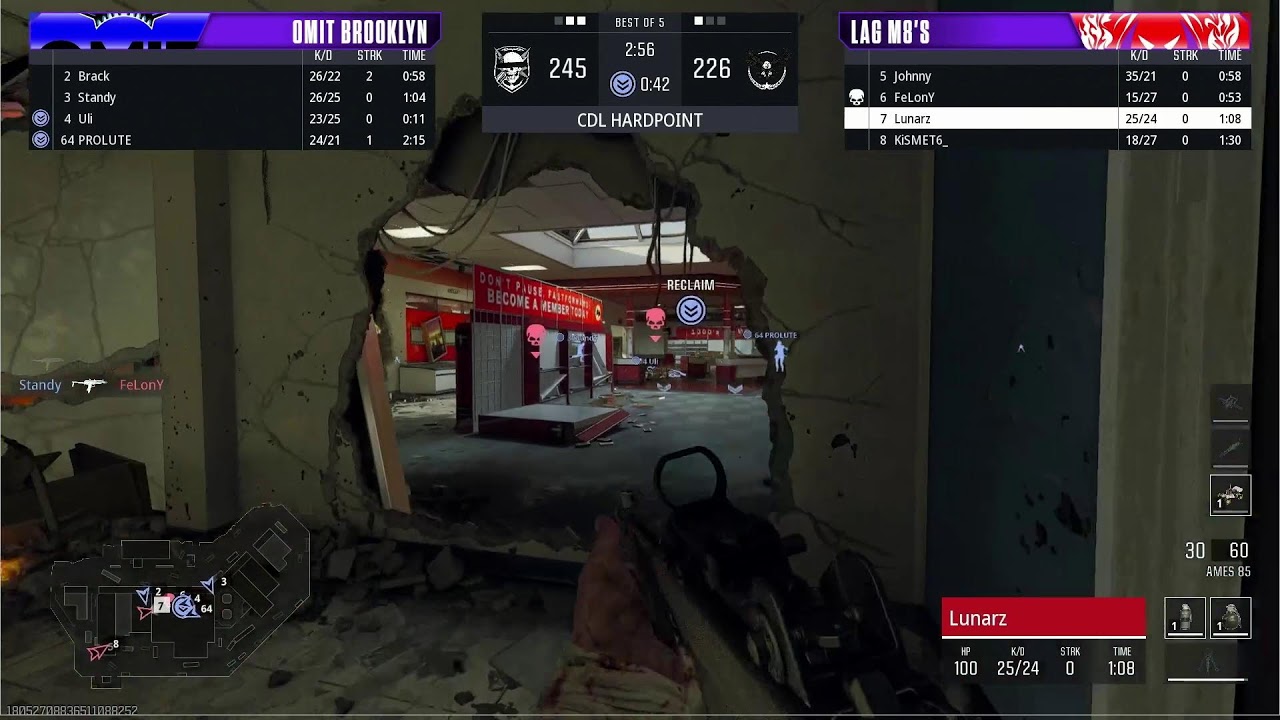Open the Lunarz player info card
The image size is (1280, 720).
[1043, 642]
